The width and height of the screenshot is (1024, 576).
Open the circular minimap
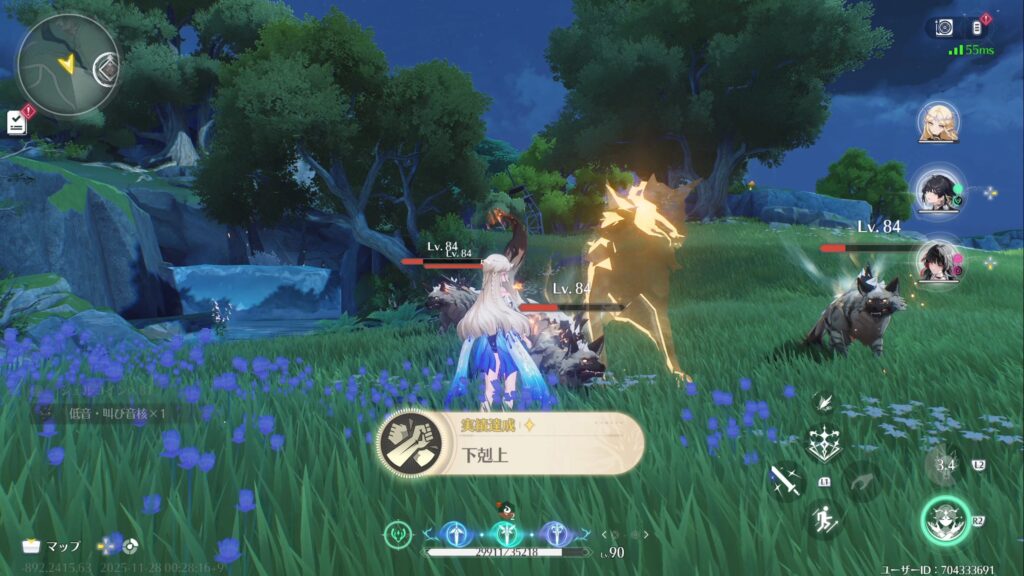tap(68, 63)
